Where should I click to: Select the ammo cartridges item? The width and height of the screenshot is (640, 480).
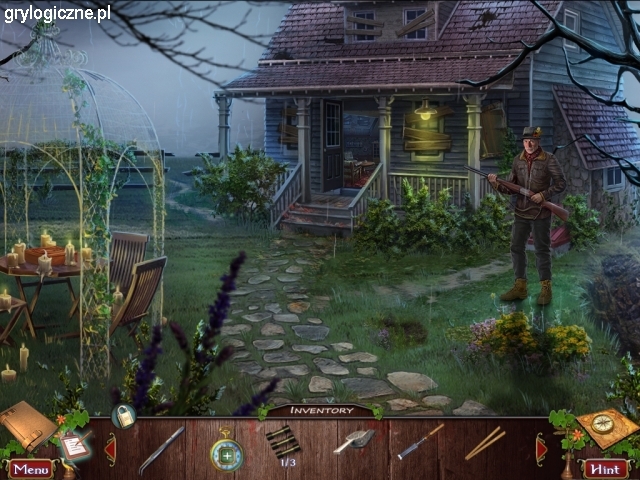pos(284,441)
